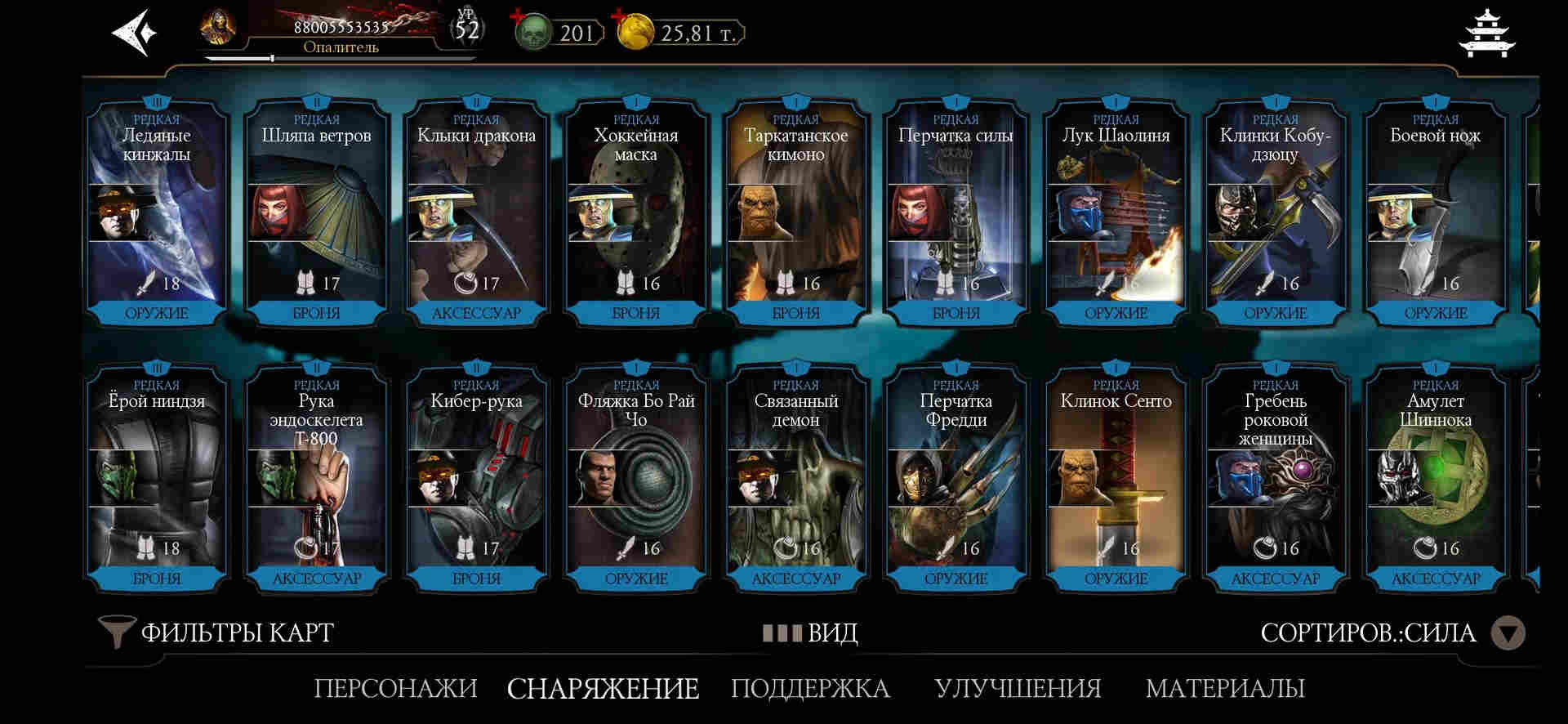Add more souls with the skull icon
This screenshot has width=1568, height=724.
(532, 32)
